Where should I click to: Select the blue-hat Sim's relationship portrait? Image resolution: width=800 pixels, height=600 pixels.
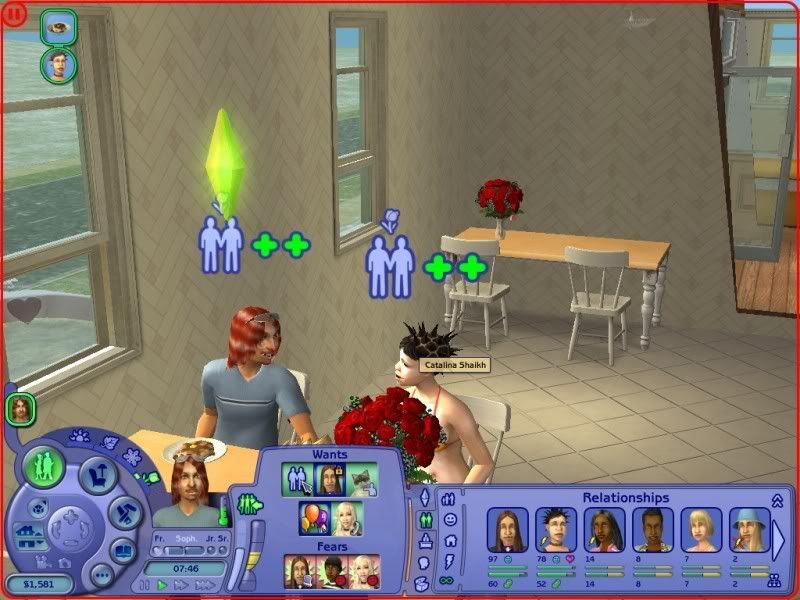(749, 530)
